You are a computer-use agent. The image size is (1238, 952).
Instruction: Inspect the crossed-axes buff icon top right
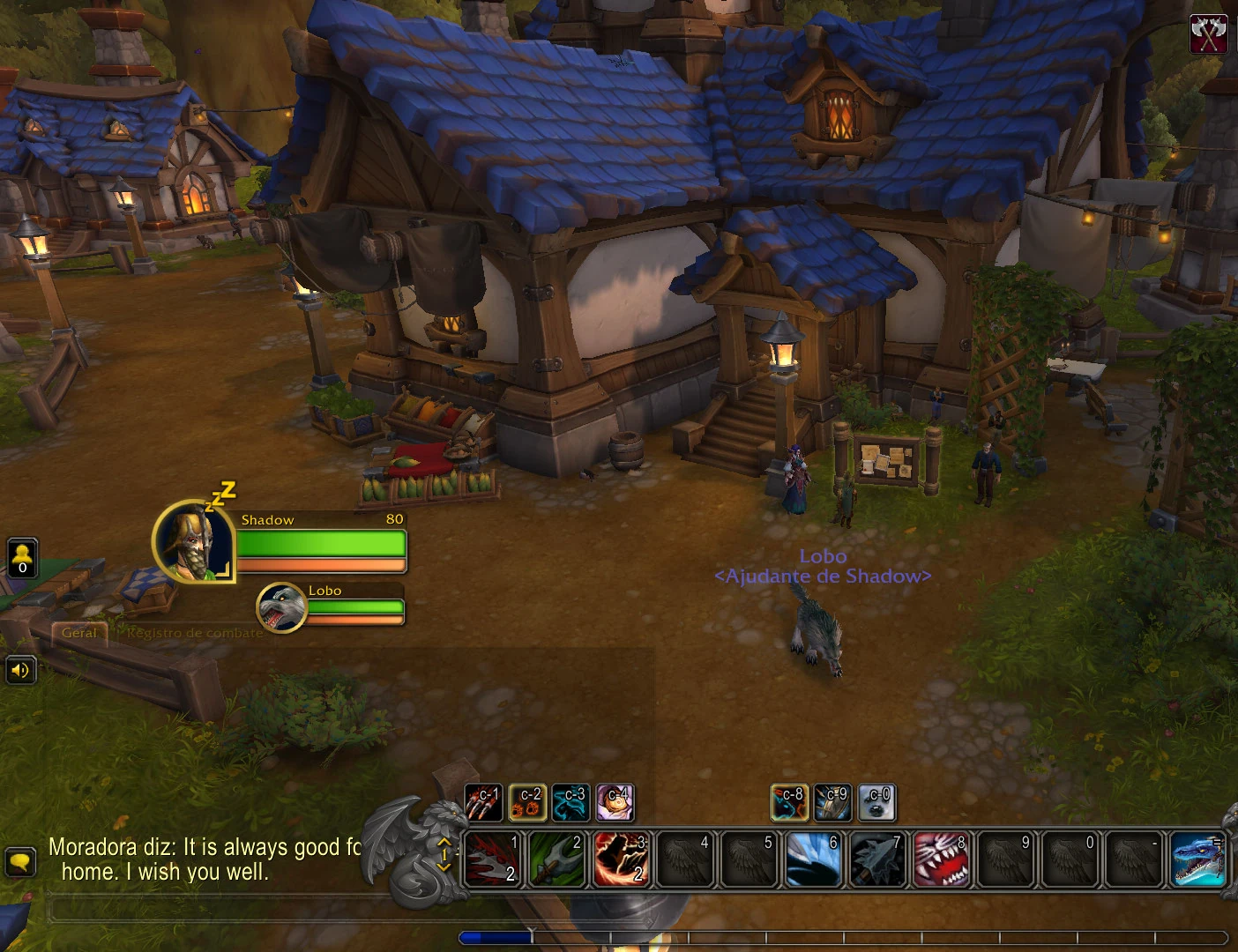click(1208, 33)
